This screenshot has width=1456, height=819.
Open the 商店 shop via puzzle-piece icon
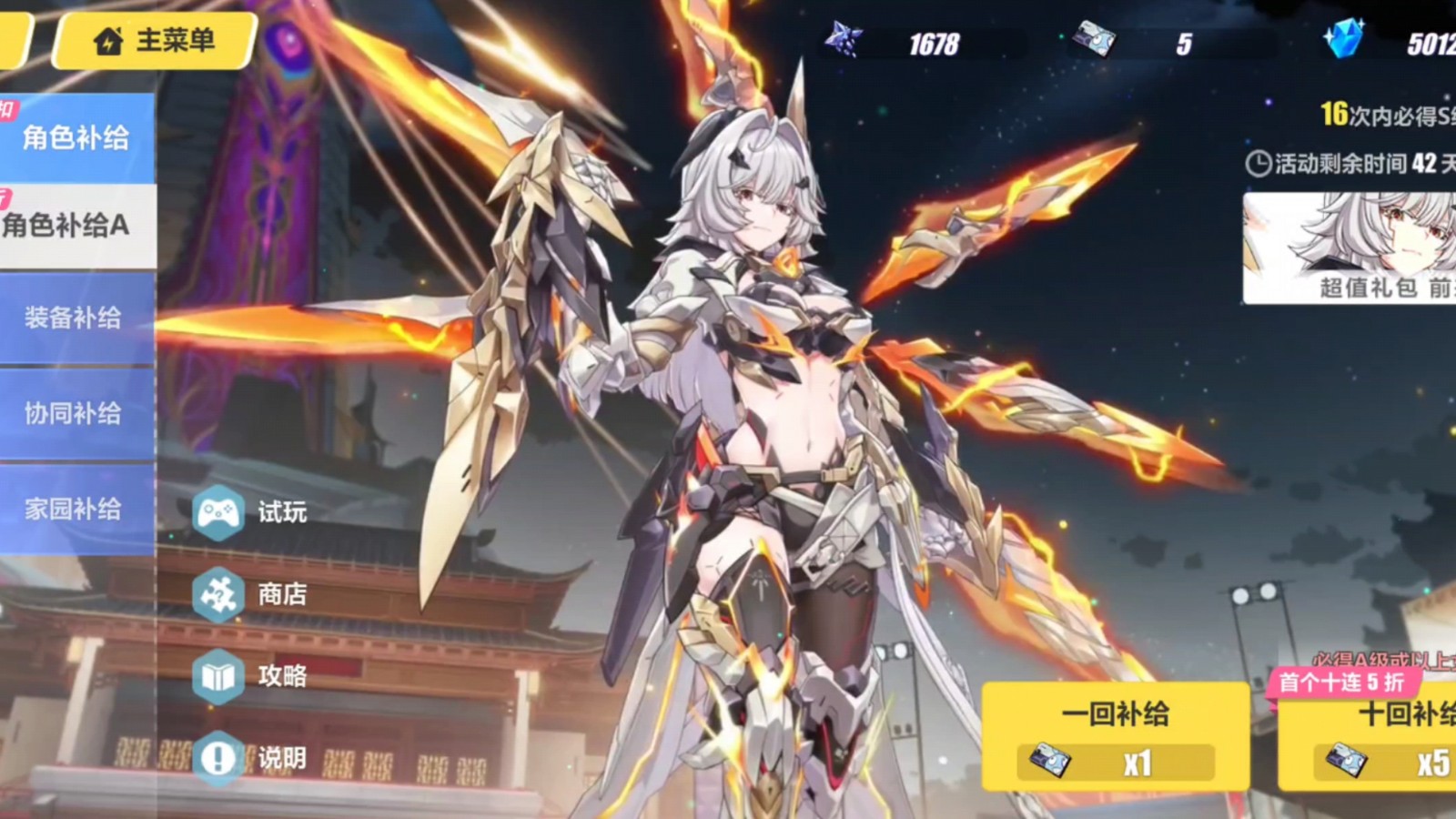click(x=217, y=595)
